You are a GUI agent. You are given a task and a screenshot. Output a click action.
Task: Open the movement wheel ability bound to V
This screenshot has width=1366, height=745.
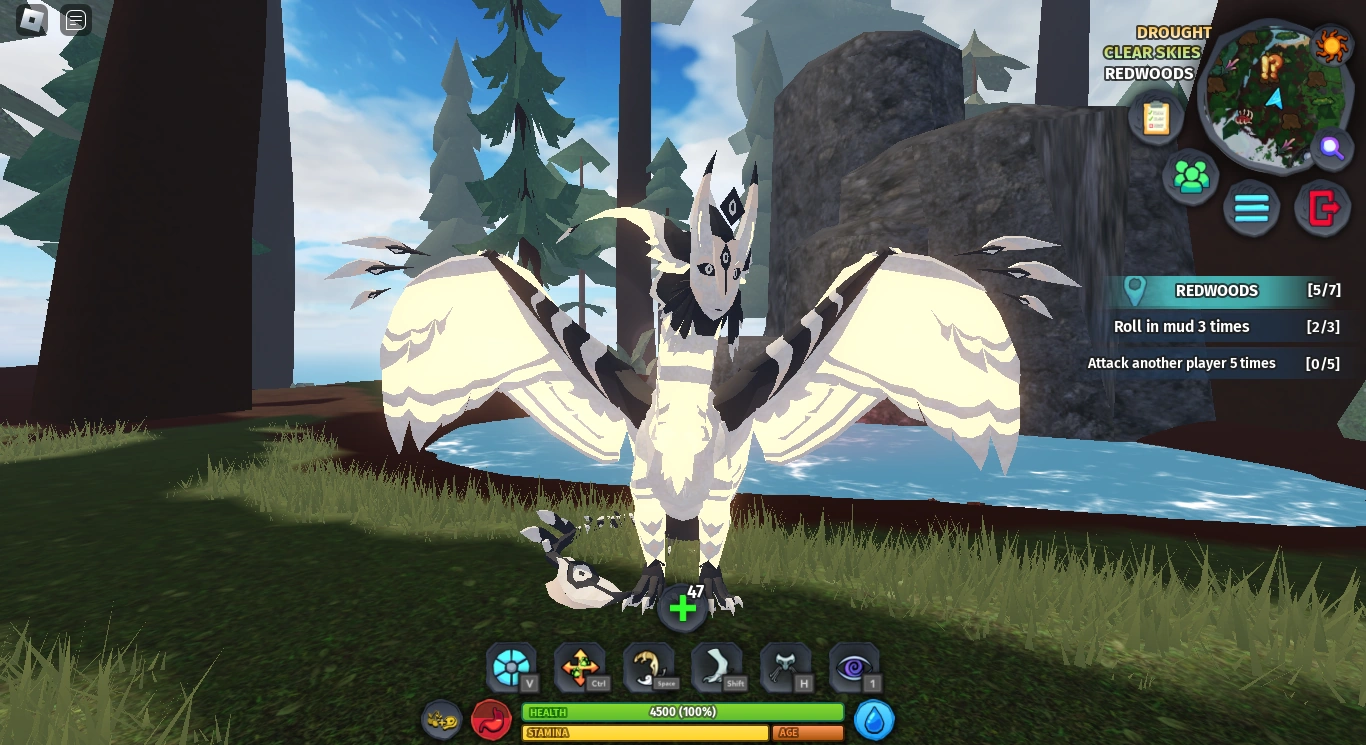point(512,666)
